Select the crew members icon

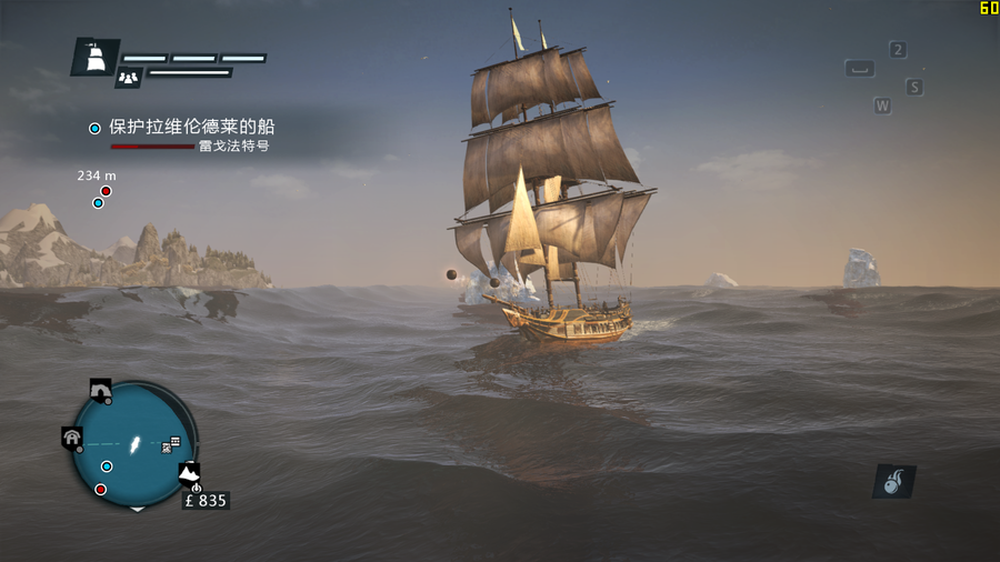coord(128,76)
